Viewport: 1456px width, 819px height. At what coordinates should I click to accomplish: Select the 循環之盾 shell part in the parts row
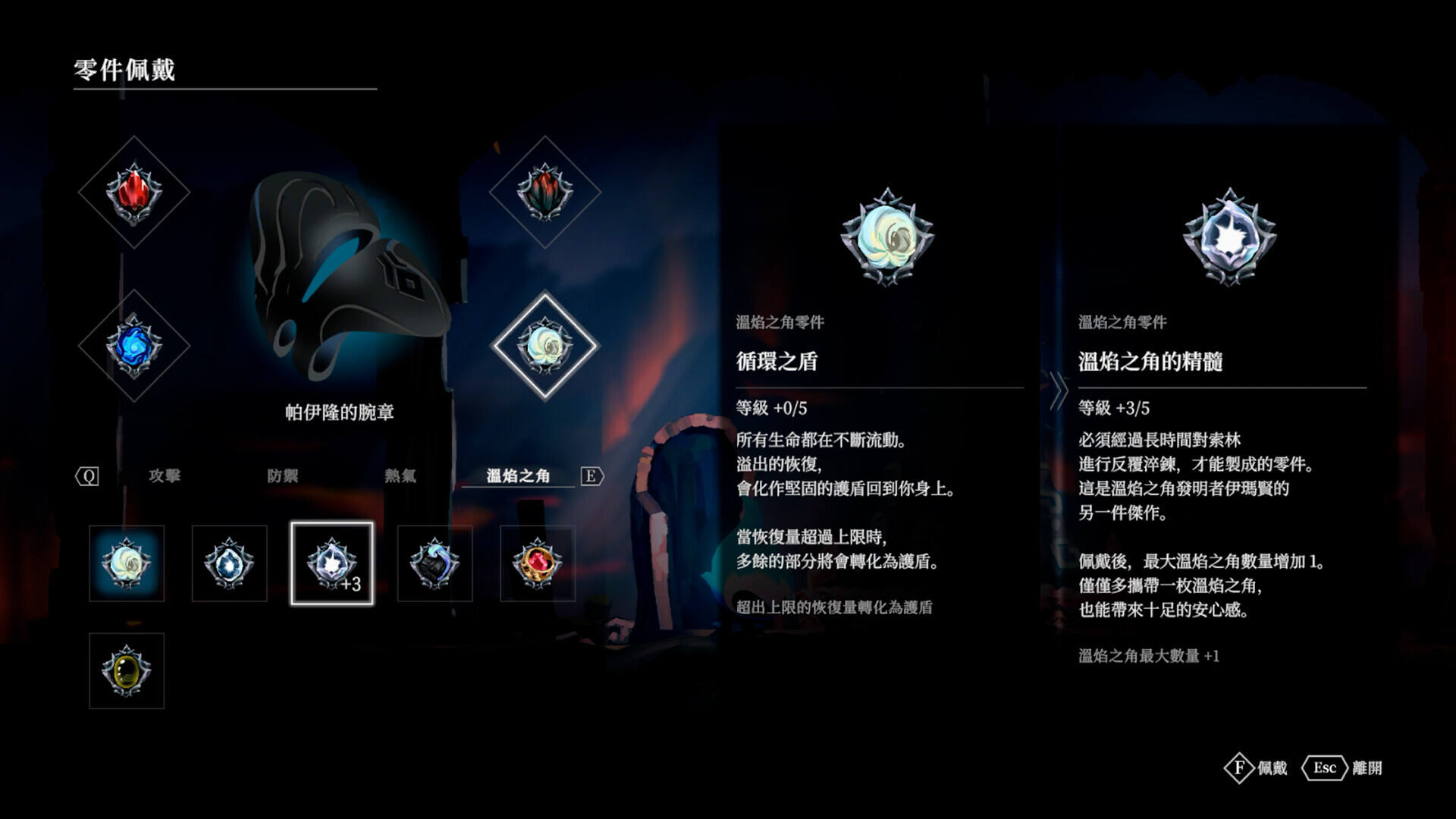coord(126,563)
